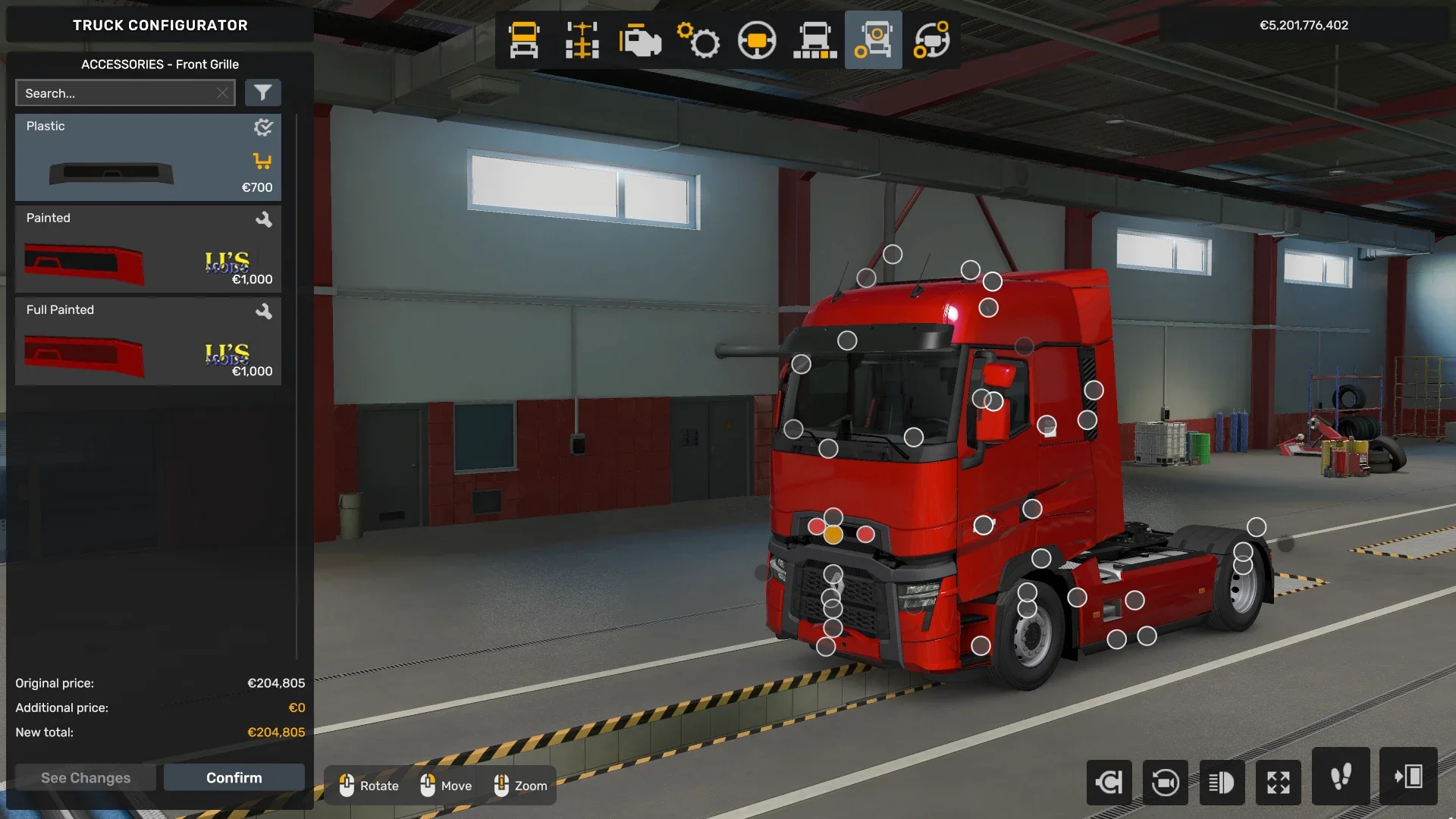Toggle the rotating camera view icon
This screenshot has width=1456, height=819.
coord(1166,782)
